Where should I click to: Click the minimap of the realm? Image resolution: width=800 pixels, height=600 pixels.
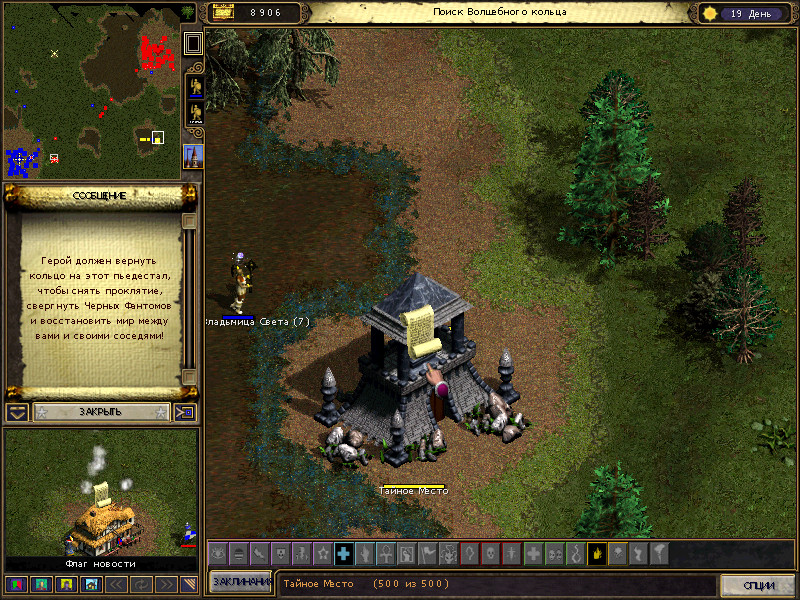click(91, 91)
